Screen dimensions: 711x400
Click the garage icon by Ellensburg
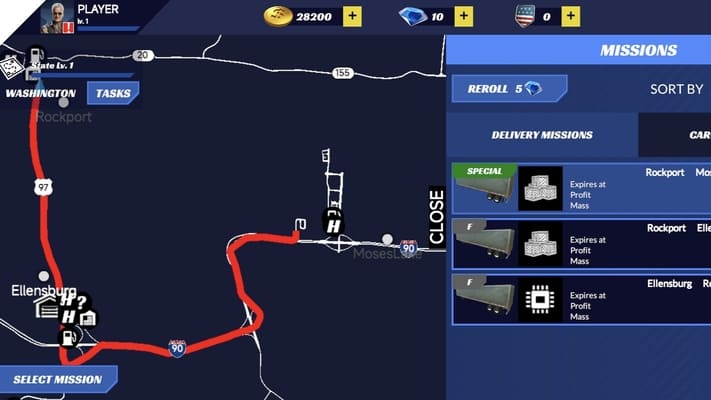[46, 306]
